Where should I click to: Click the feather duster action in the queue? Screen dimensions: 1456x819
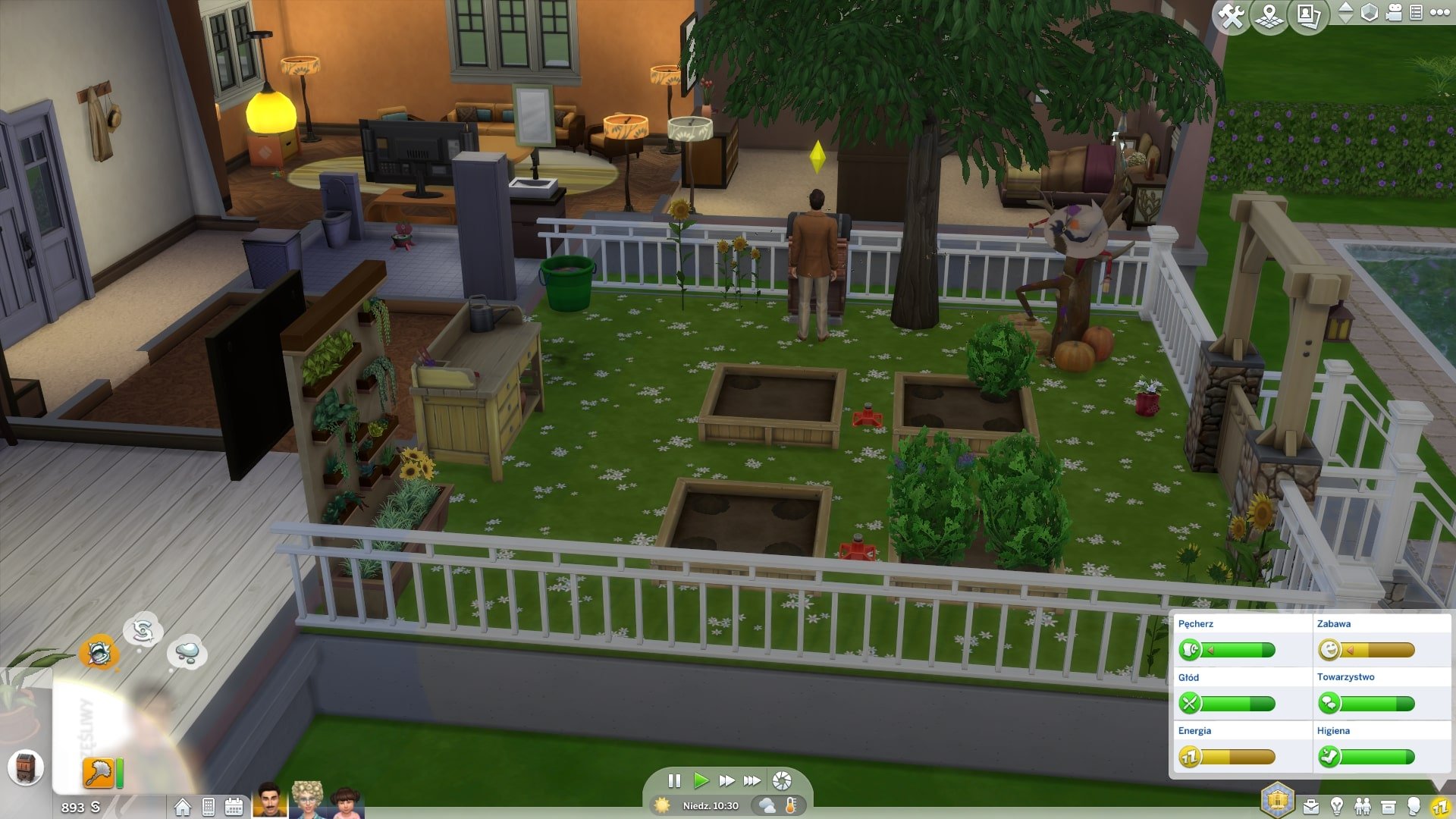pos(99,773)
